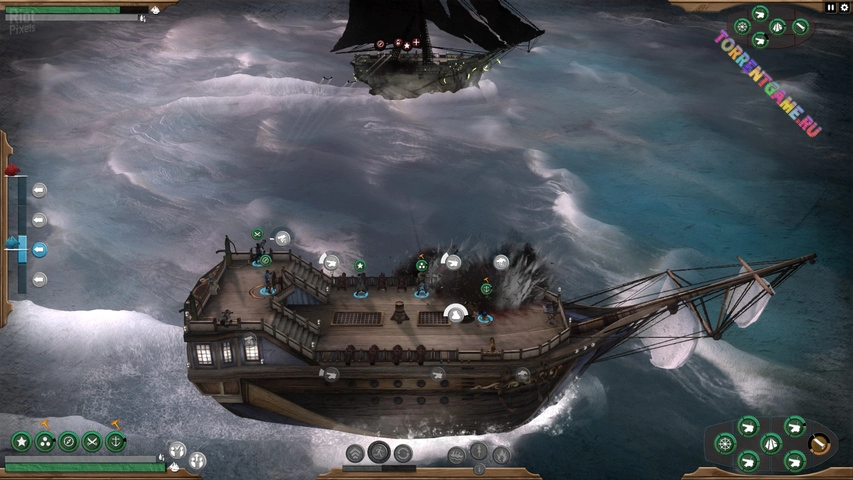This screenshot has height=480, width=853.
Task: Choose the crossed swords combat button
Action: click(x=92, y=441)
